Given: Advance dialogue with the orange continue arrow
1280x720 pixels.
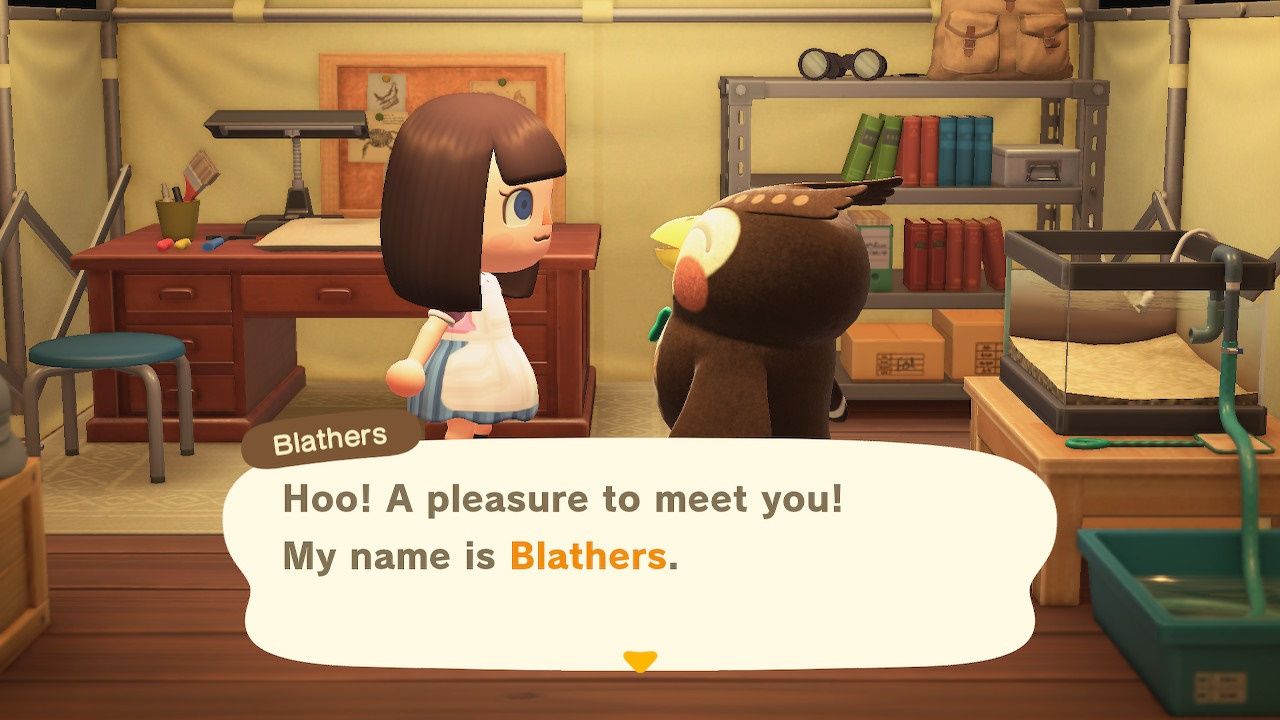Looking at the screenshot, I should [639, 661].
